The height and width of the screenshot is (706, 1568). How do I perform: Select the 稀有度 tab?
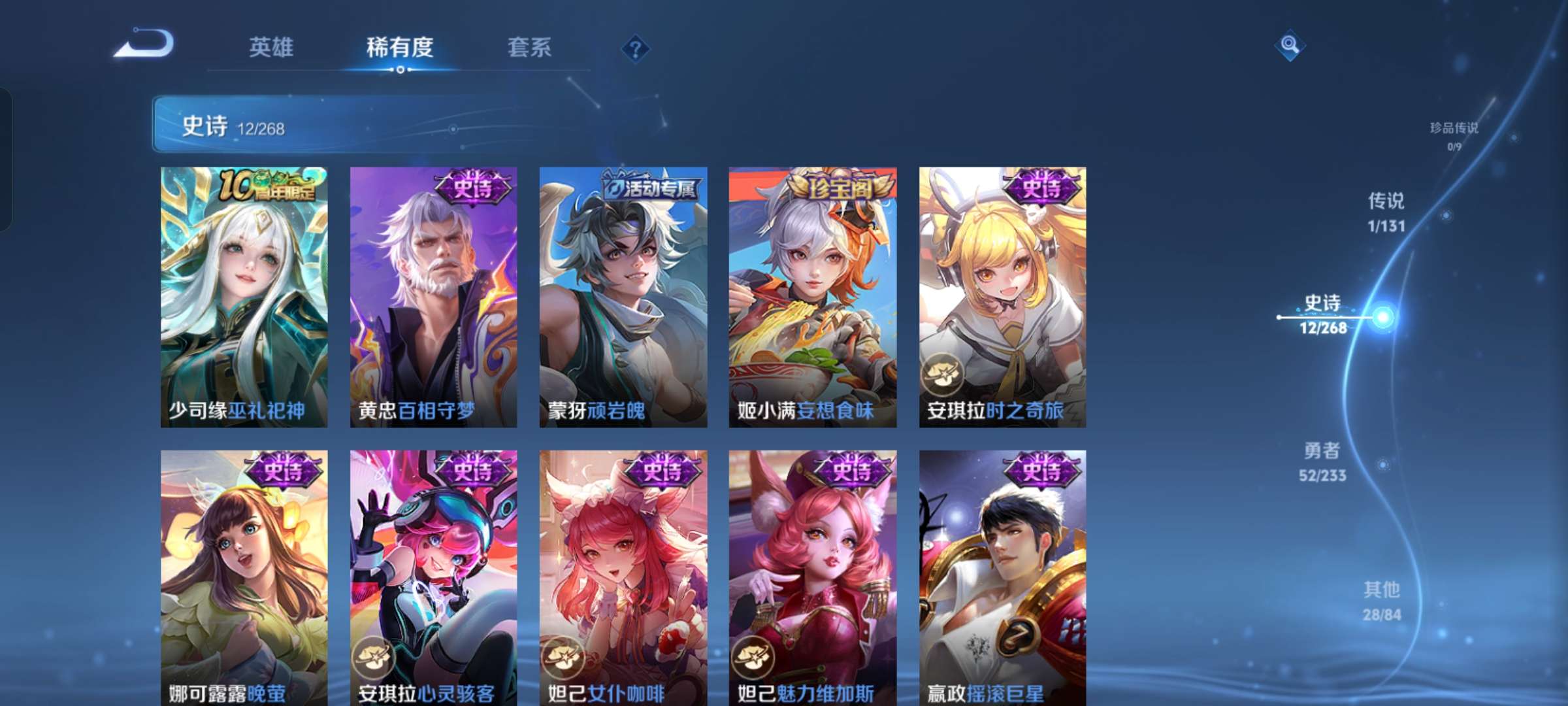click(x=400, y=48)
